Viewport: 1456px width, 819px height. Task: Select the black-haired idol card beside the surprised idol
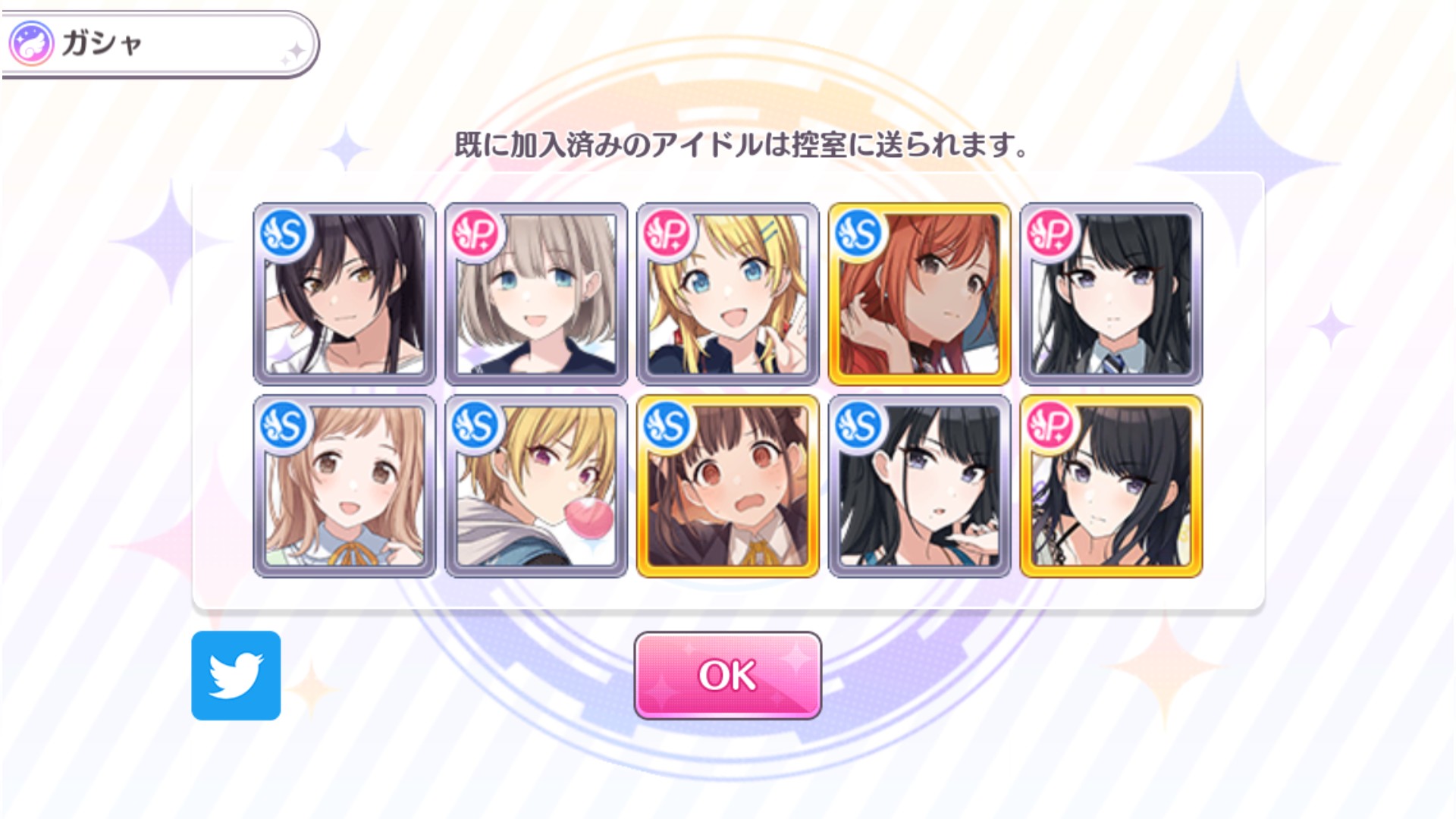click(920, 497)
